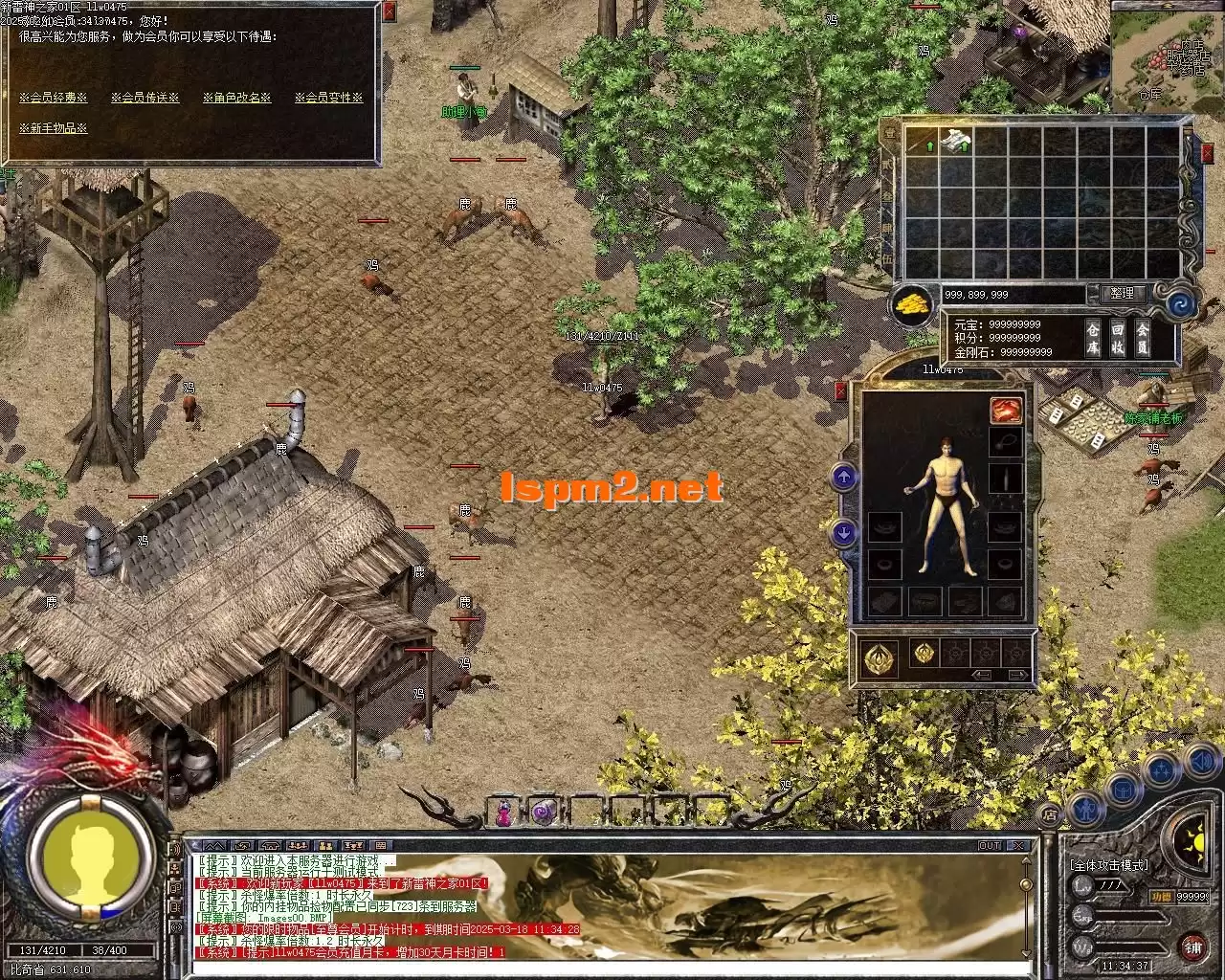Open the 会员经费 member funds link
This screenshot has width=1225, height=980.
pos(54,98)
